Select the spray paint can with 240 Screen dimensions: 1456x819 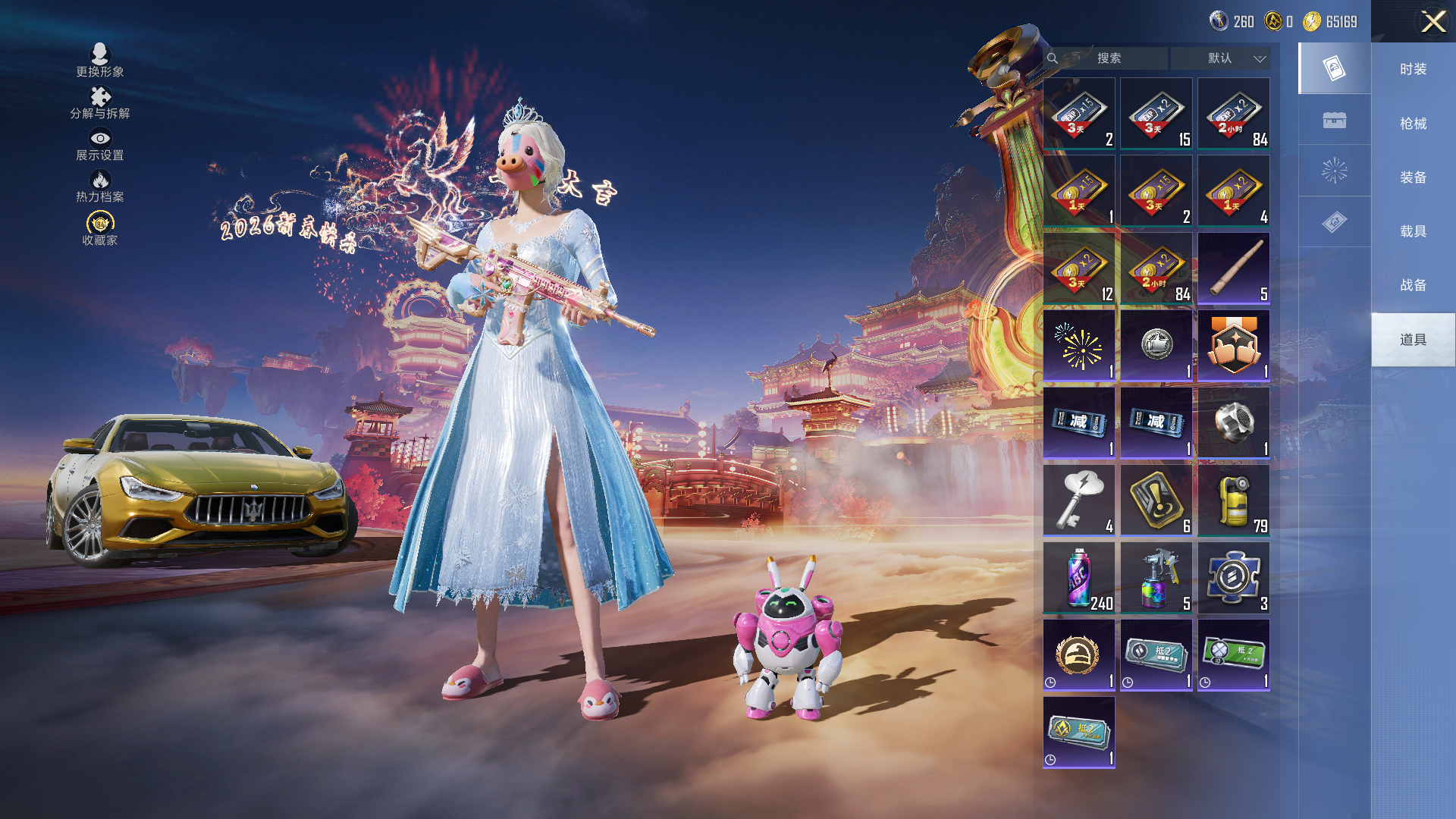pos(1079,578)
